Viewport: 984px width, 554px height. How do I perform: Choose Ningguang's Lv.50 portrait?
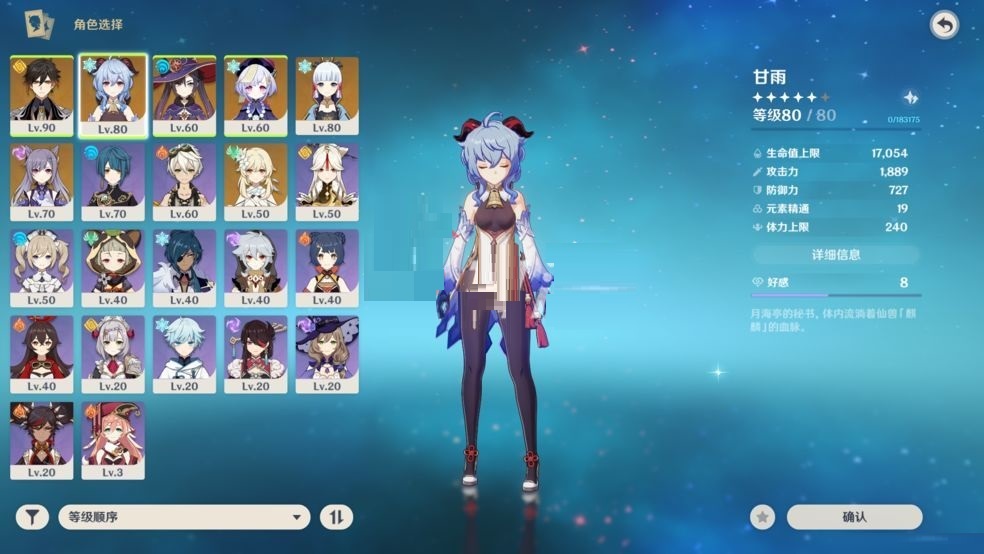(326, 182)
